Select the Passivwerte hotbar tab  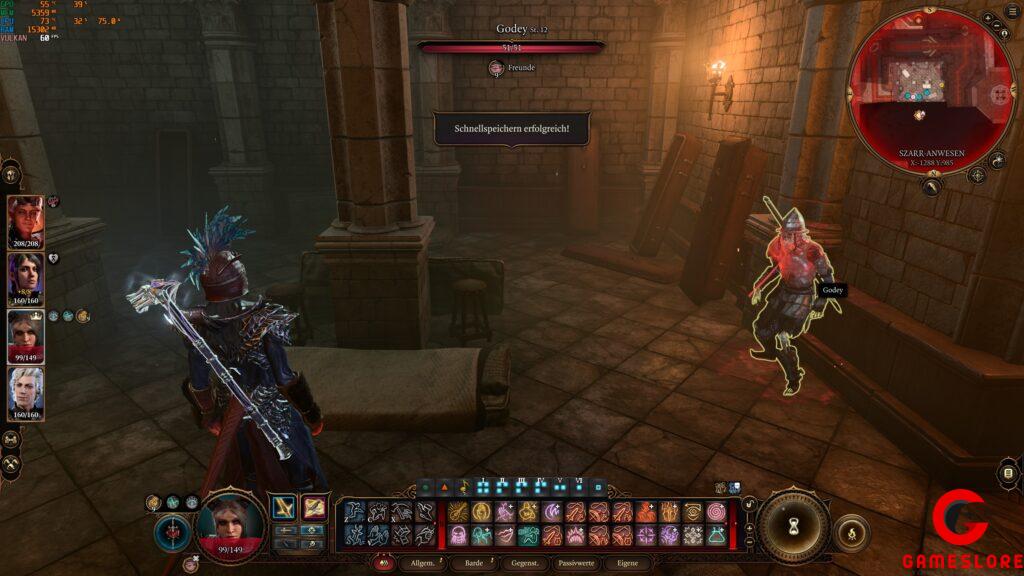pyautogui.click(x=576, y=563)
